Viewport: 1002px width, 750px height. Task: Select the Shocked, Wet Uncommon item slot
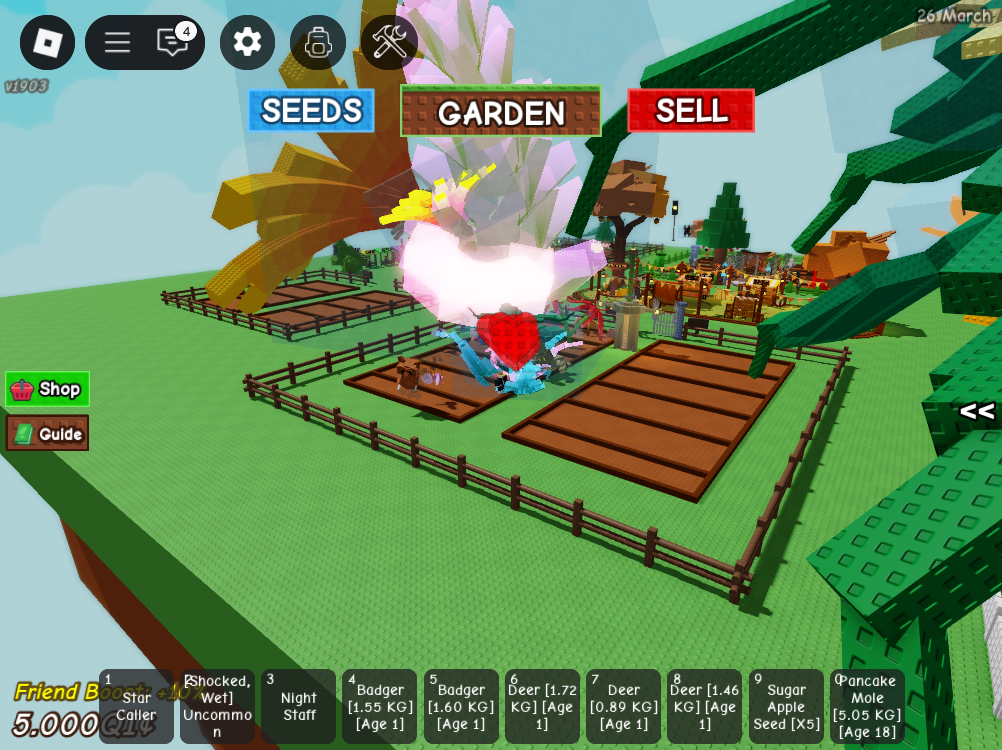coord(217,707)
